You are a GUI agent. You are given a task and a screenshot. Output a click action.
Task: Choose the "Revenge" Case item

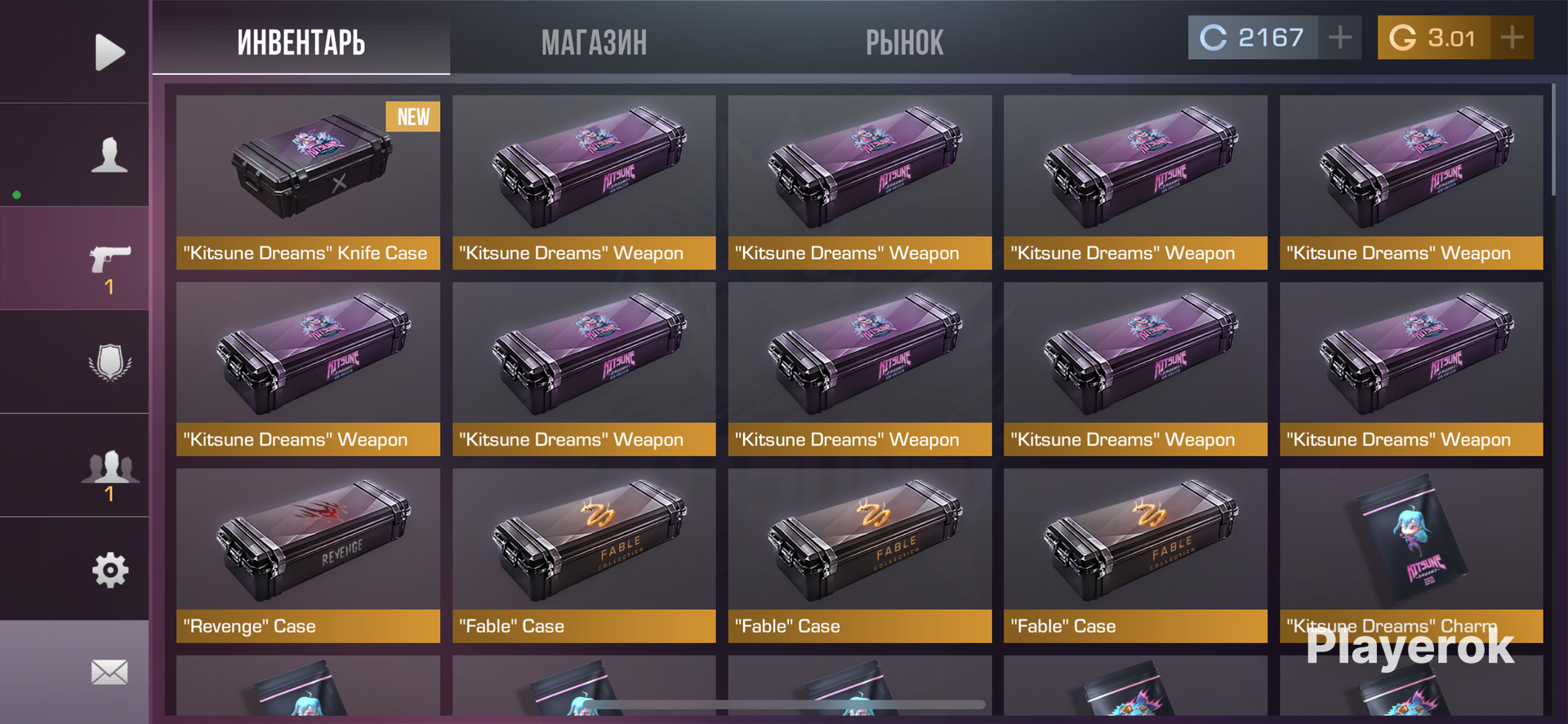(x=308, y=555)
